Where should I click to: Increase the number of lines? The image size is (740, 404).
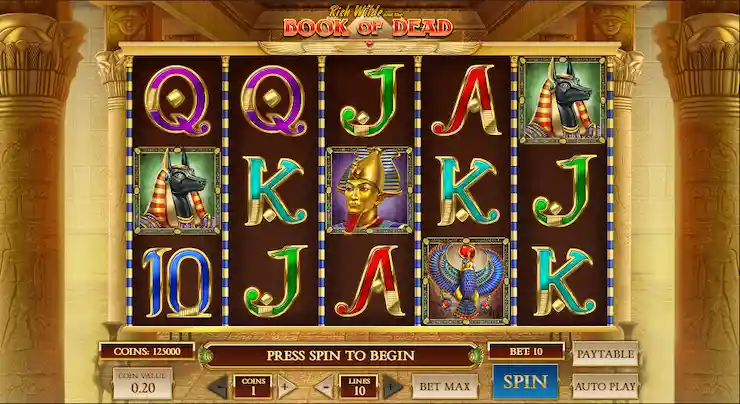coord(393,386)
